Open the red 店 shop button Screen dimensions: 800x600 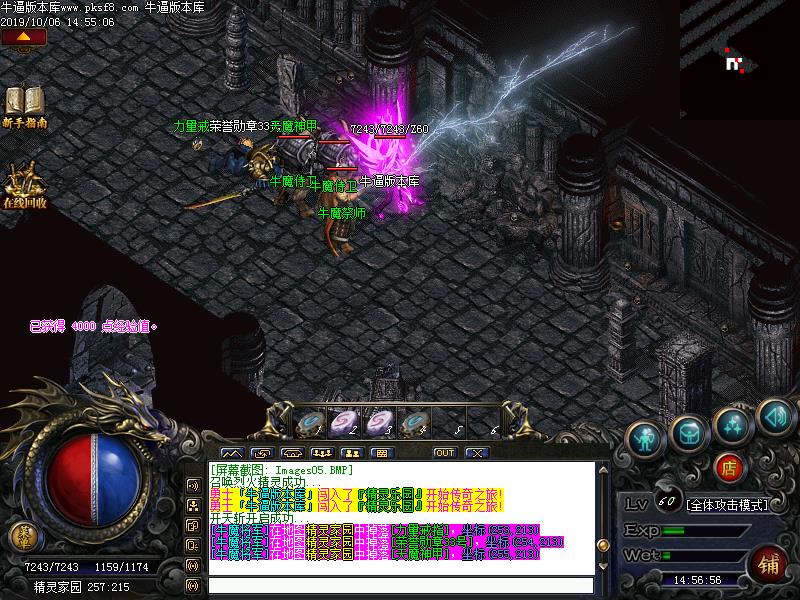pyautogui.click(x=729, y=467)
